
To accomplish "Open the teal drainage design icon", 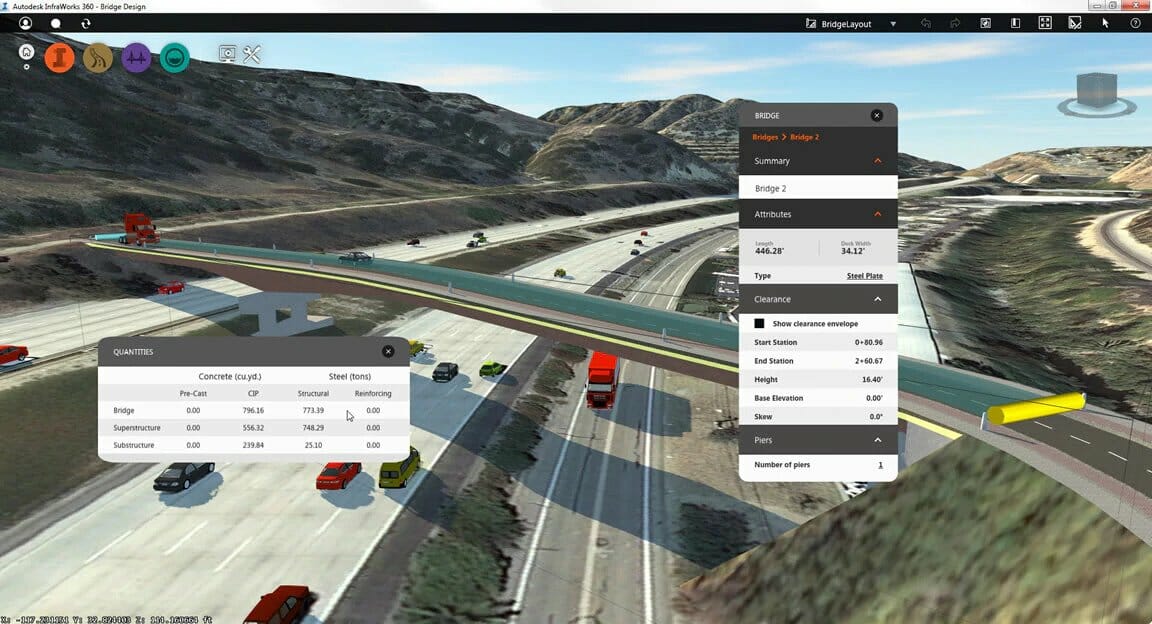I will tap(175, 58).
